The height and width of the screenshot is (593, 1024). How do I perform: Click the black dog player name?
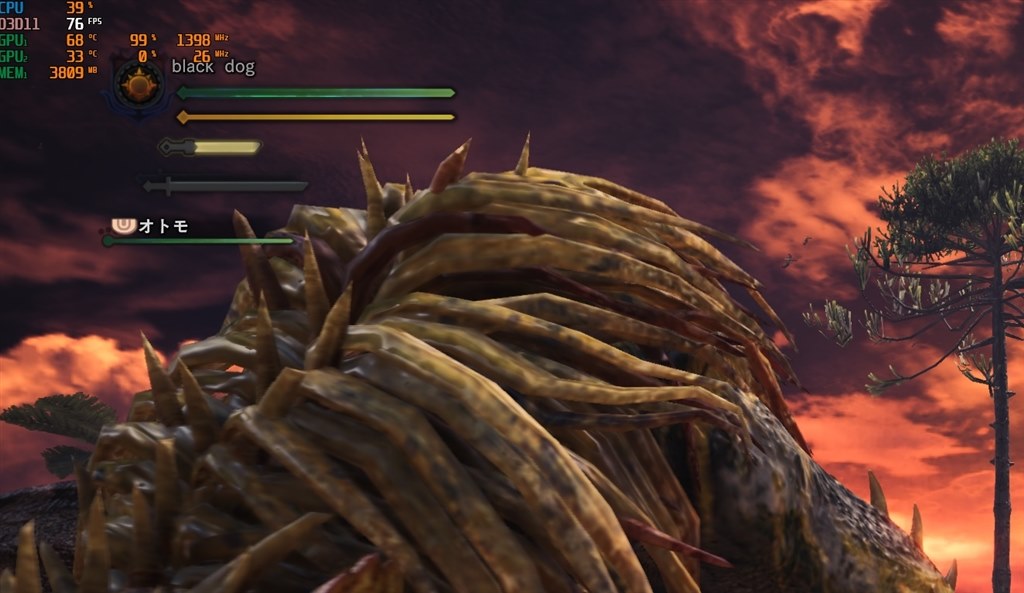click(213, 68)
